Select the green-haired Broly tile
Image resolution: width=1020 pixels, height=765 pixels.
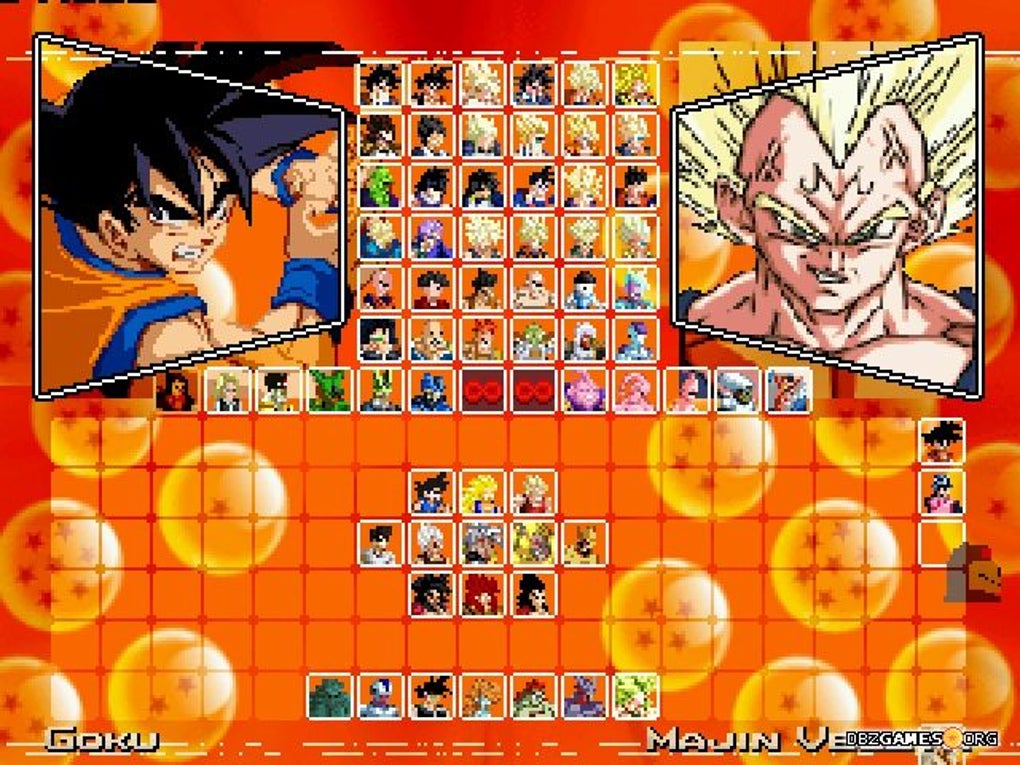(x=636, y=696)
